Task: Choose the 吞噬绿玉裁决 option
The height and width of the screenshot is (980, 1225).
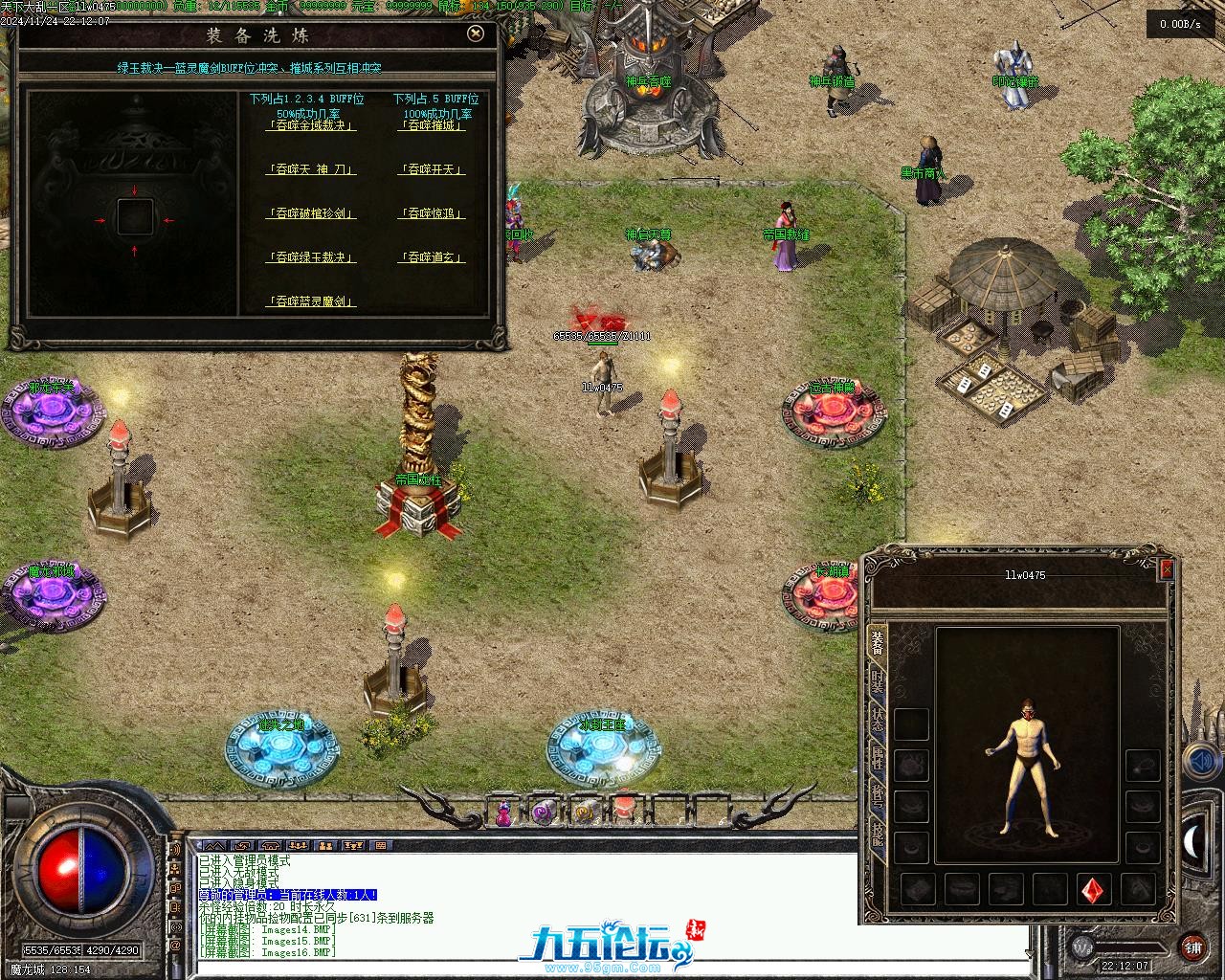Action: [x=311, y=257]
